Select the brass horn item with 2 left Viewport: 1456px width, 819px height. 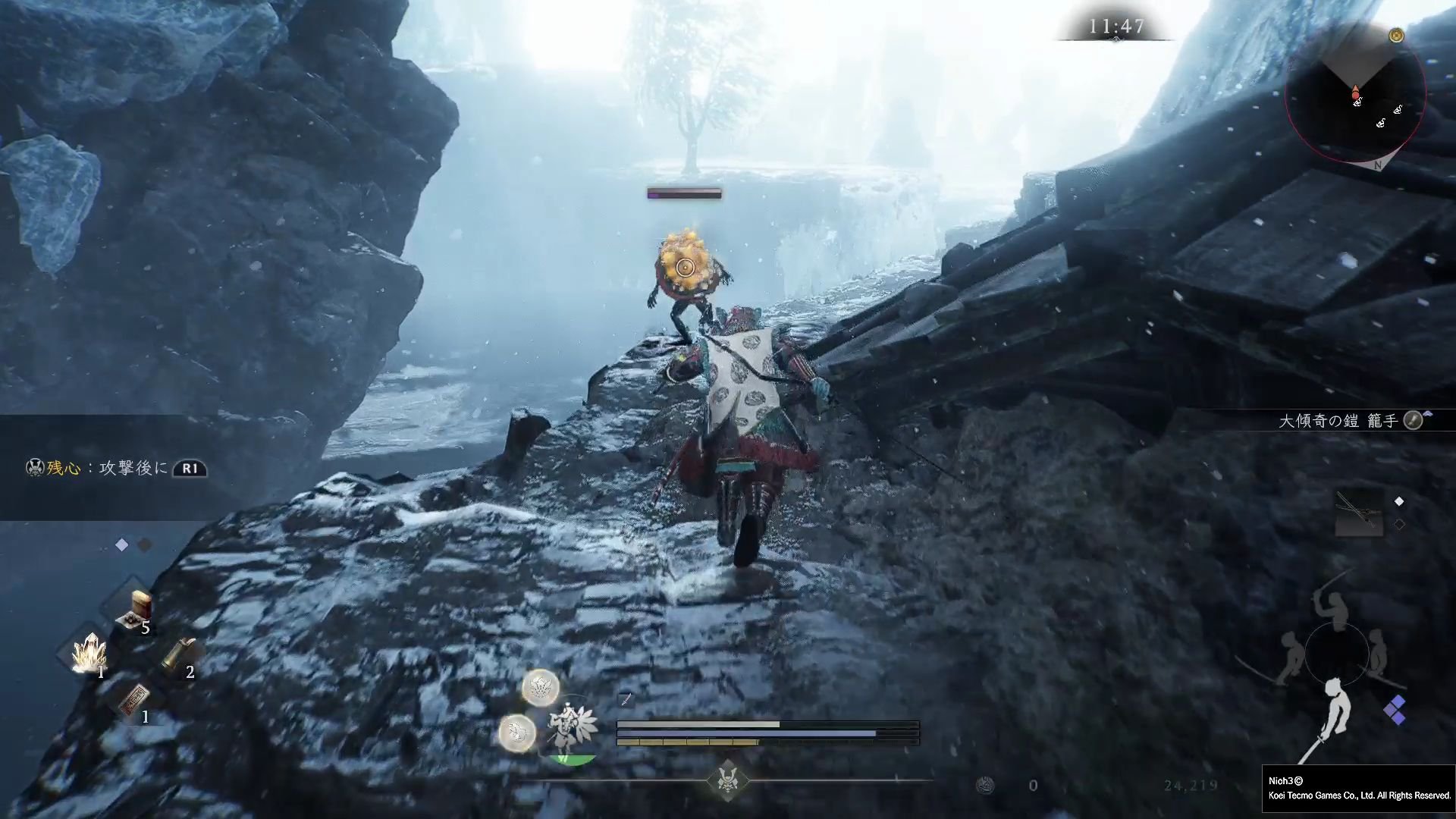(179, 654)
